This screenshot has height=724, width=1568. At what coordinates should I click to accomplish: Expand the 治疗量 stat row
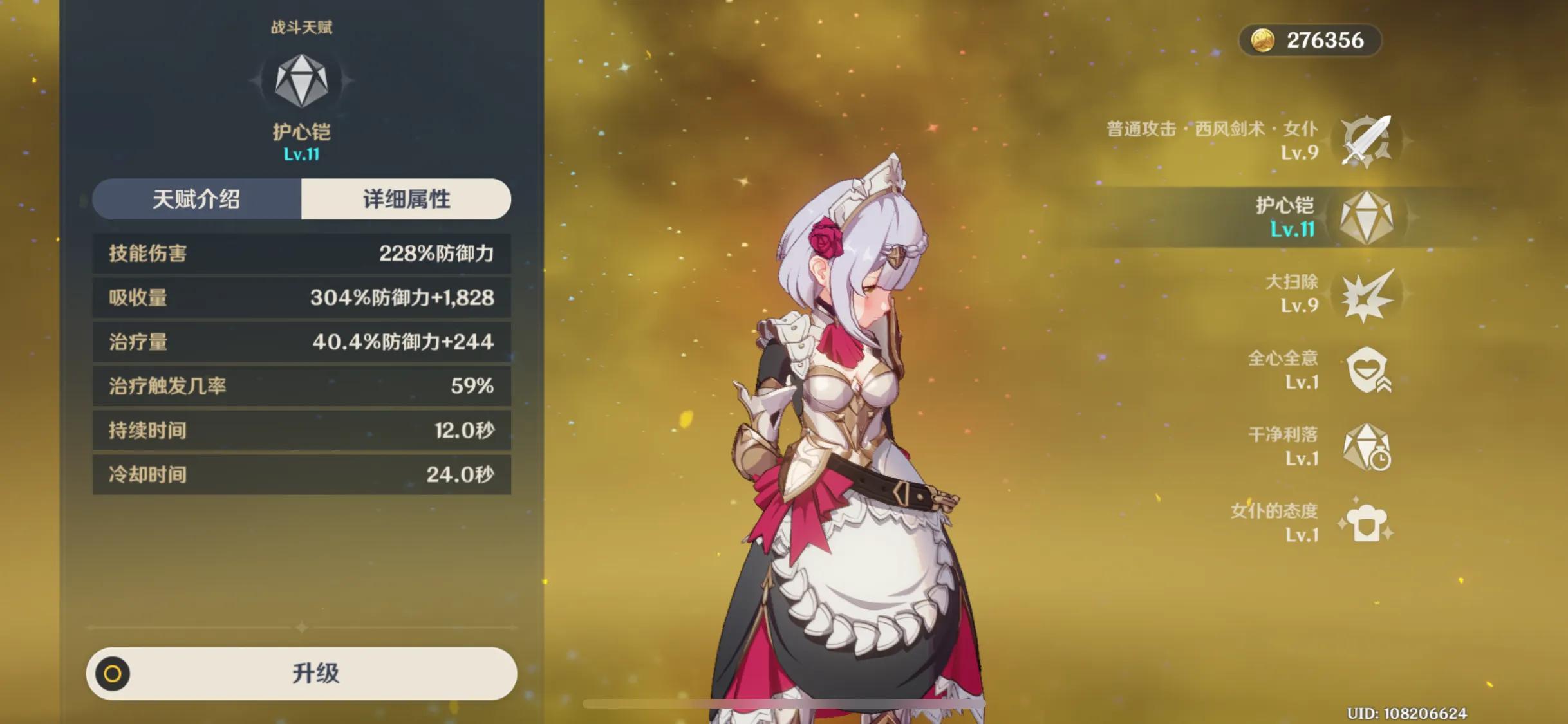(x=301, y=342)
